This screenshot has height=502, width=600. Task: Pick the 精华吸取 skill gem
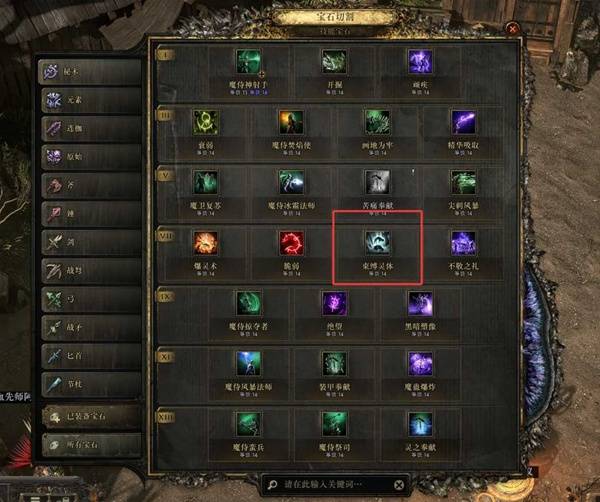pyautogui.click(x=463, y=122)
